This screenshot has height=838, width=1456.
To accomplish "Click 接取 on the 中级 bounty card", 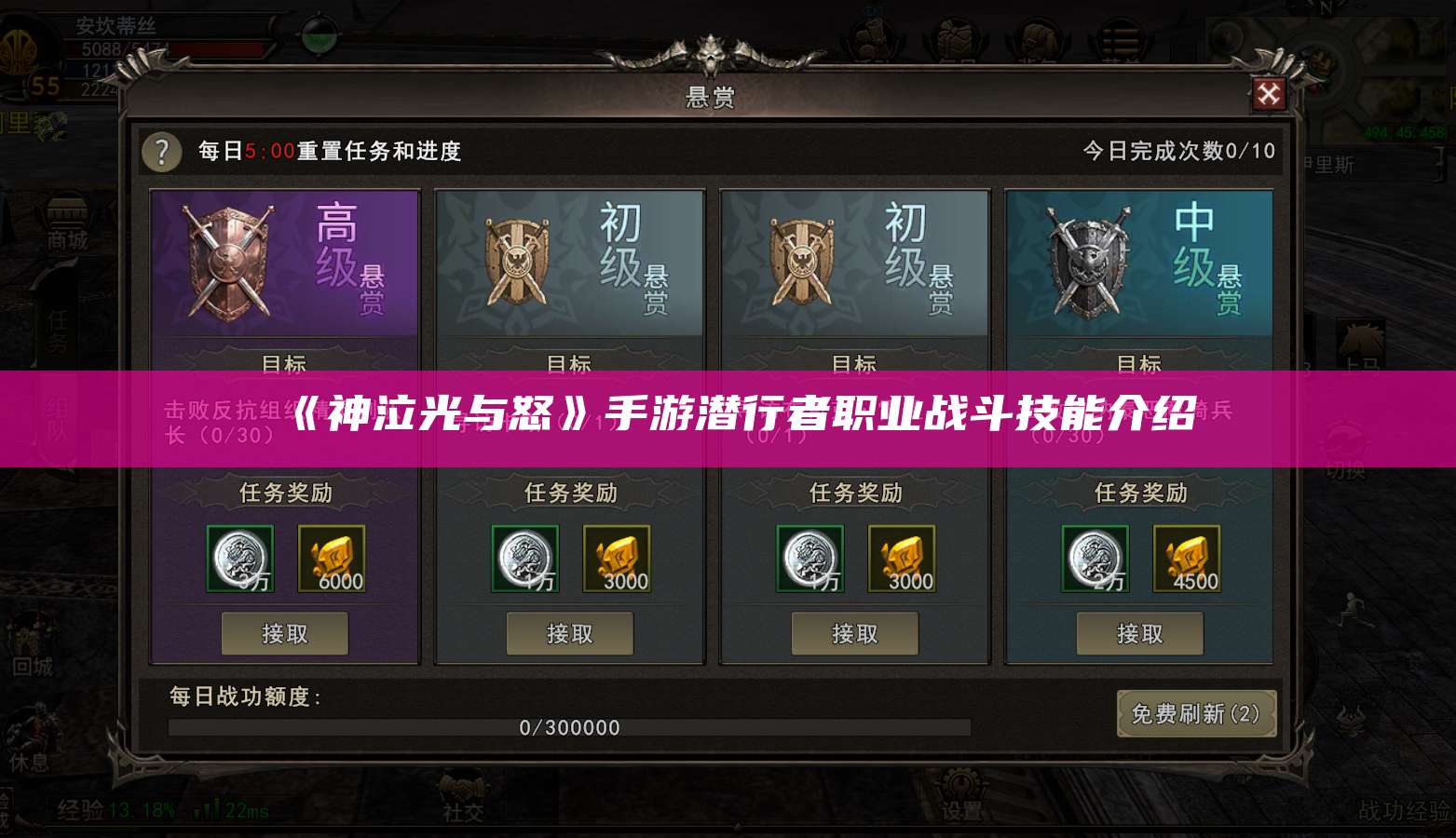I will pos(1140,633).
